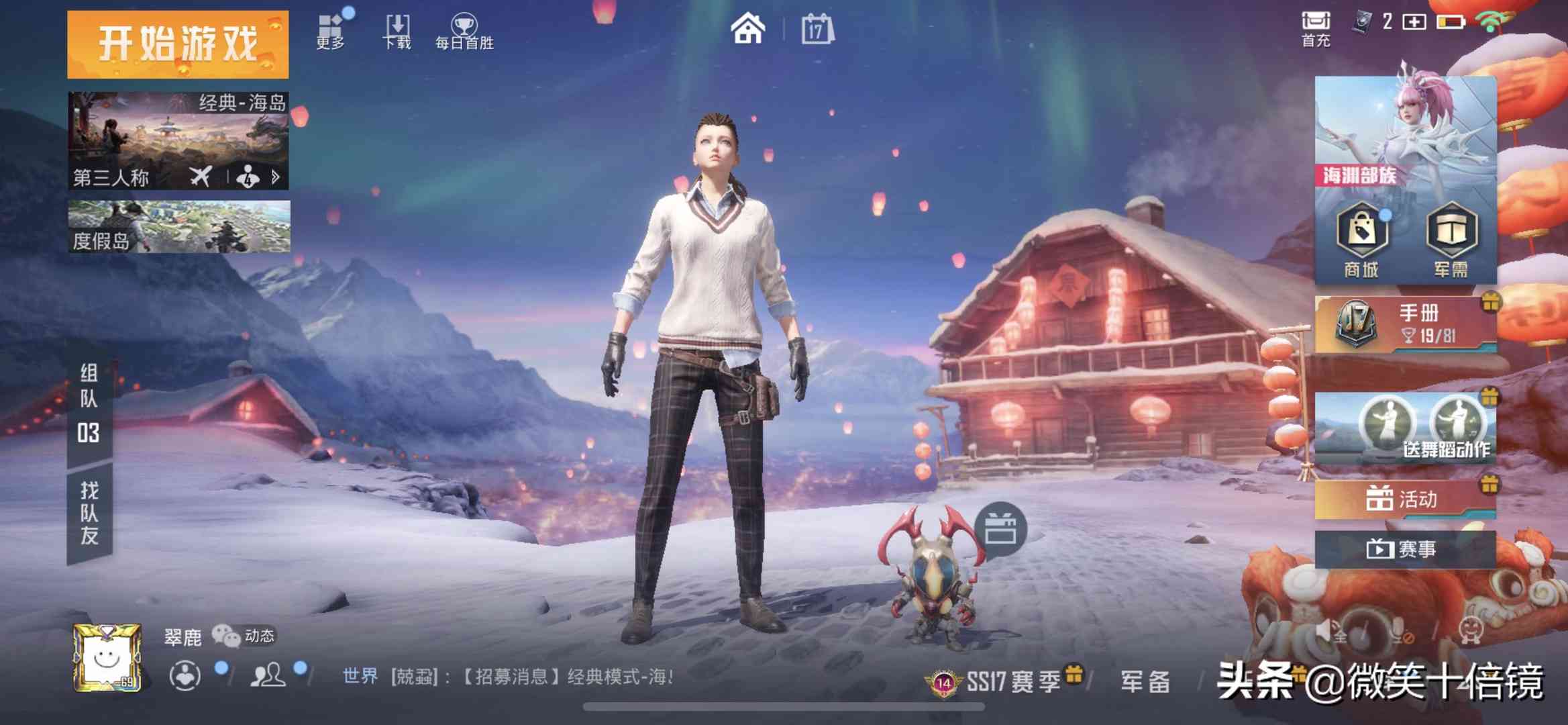
Task: Click the world chat message bar
Action: coord(507,677)
